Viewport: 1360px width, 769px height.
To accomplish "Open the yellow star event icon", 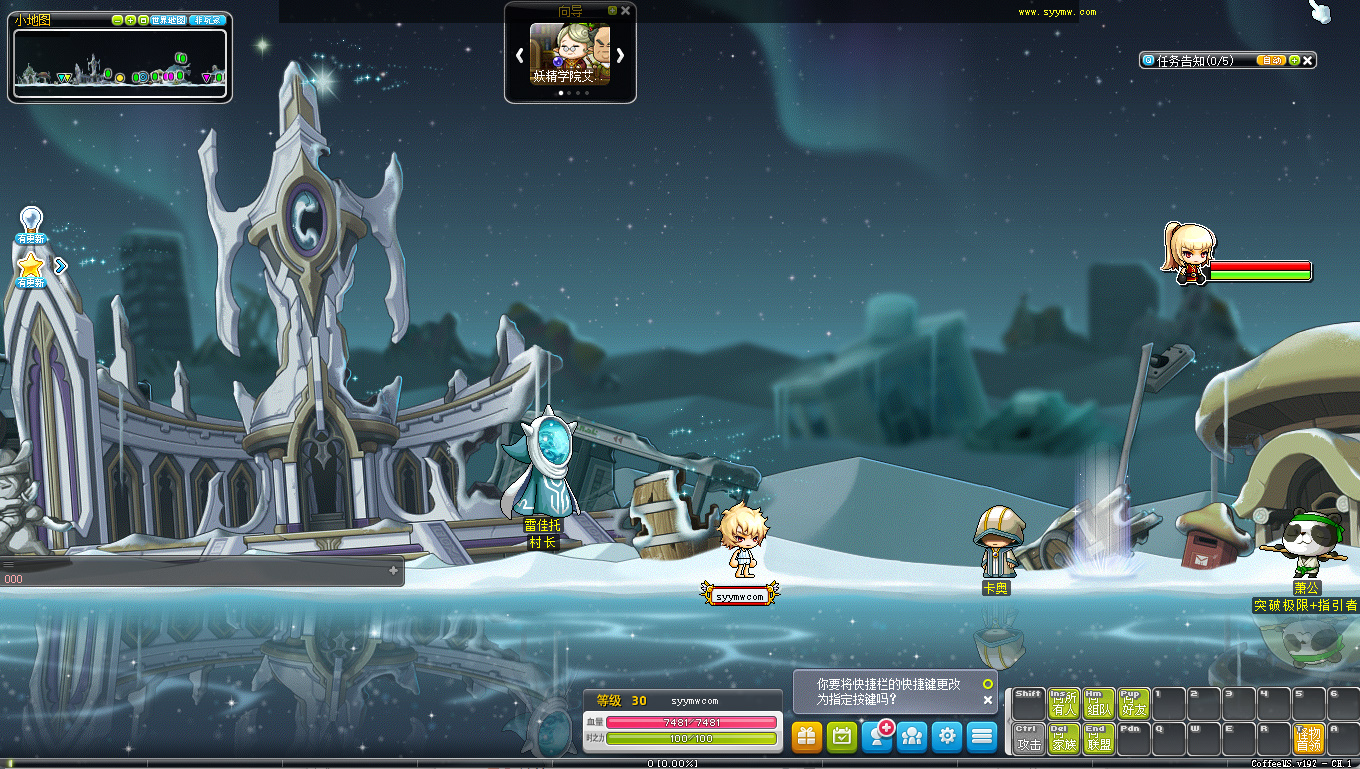I will click(x=31, y=265).
